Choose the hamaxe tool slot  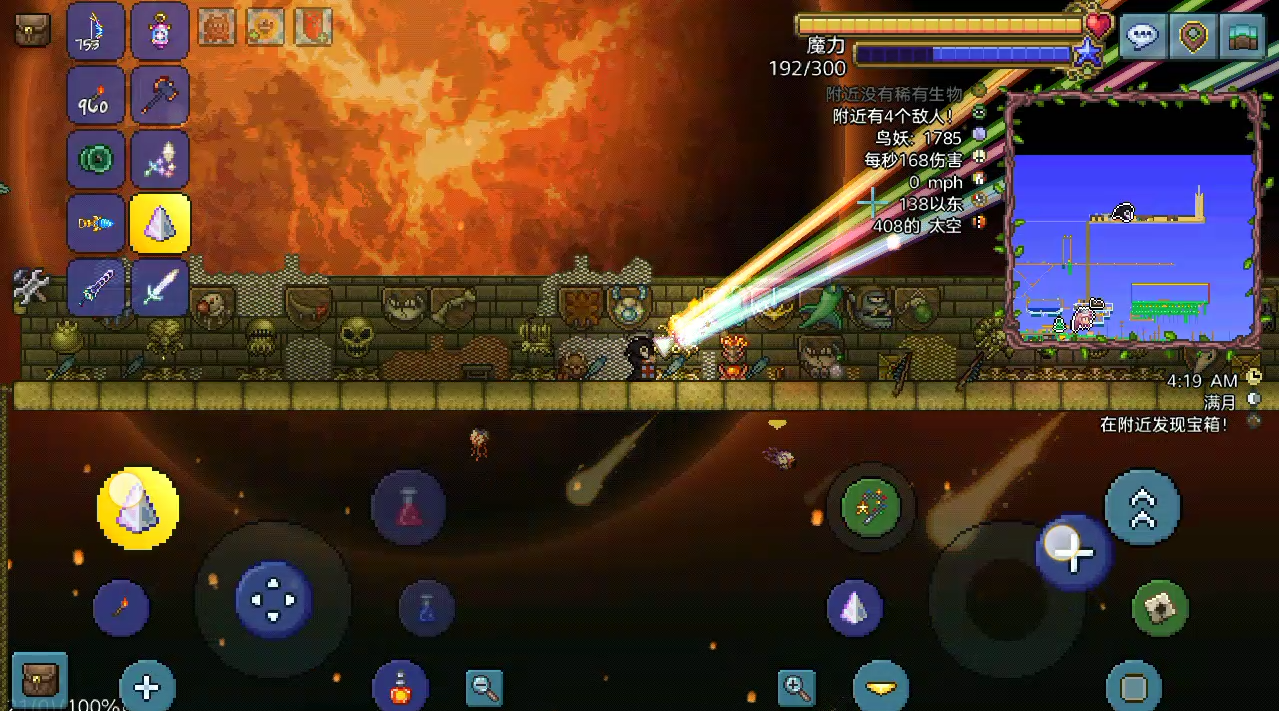coord(160,96)
